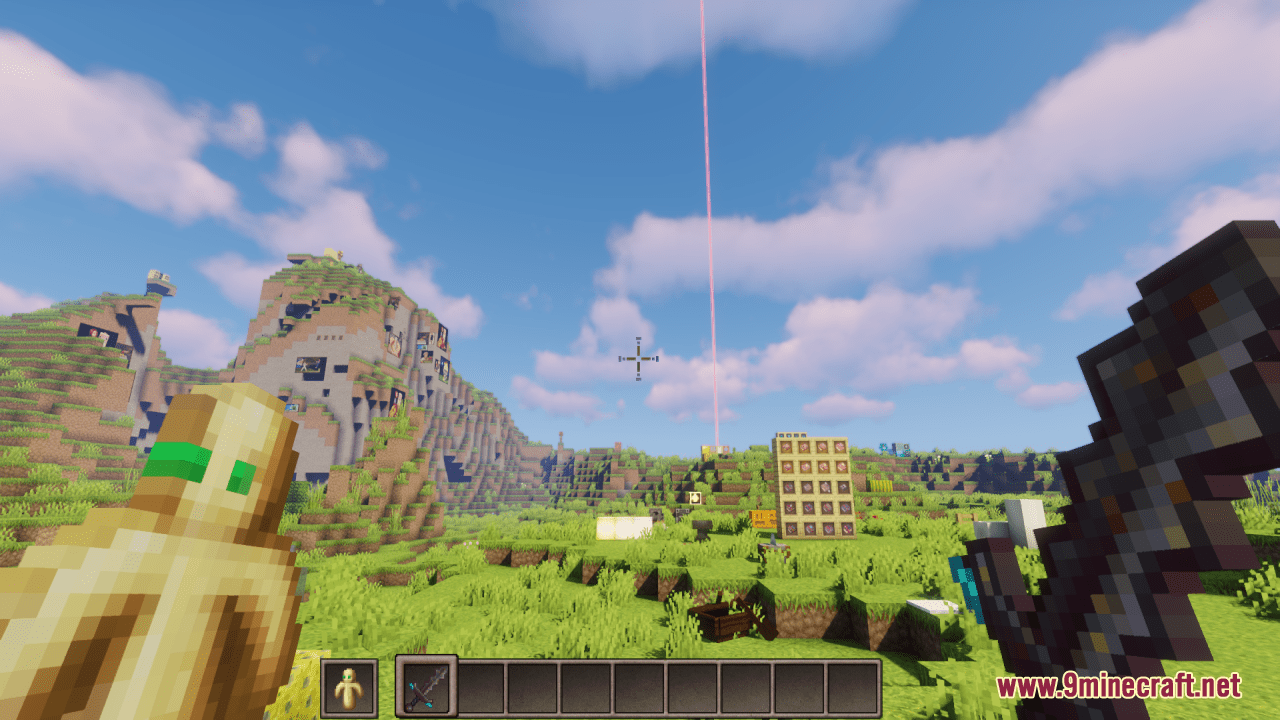
Task: Click the item frame grid panel
Action: click(x=815, y=486)
